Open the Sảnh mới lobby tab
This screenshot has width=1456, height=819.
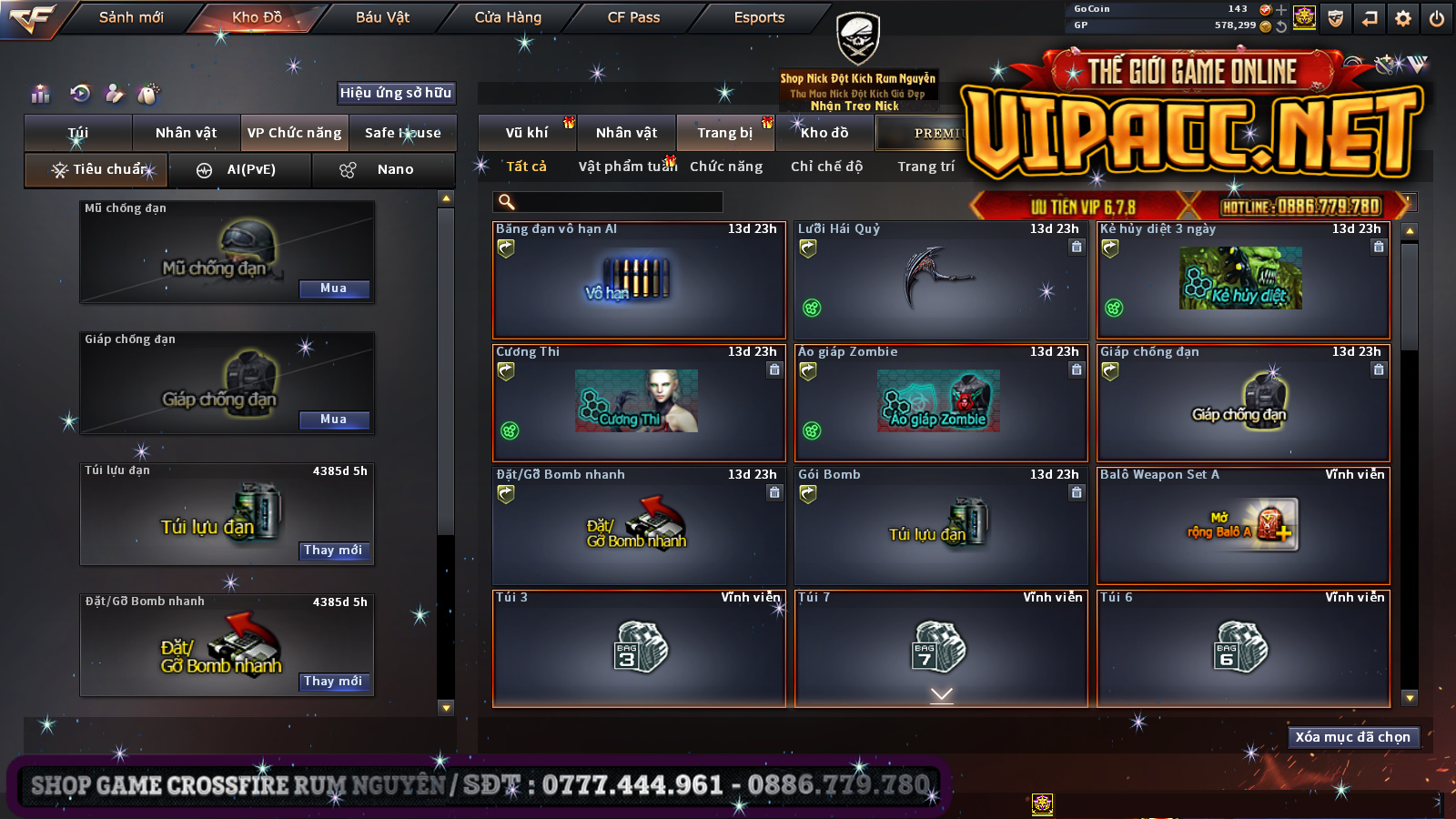tap(131, 17)
